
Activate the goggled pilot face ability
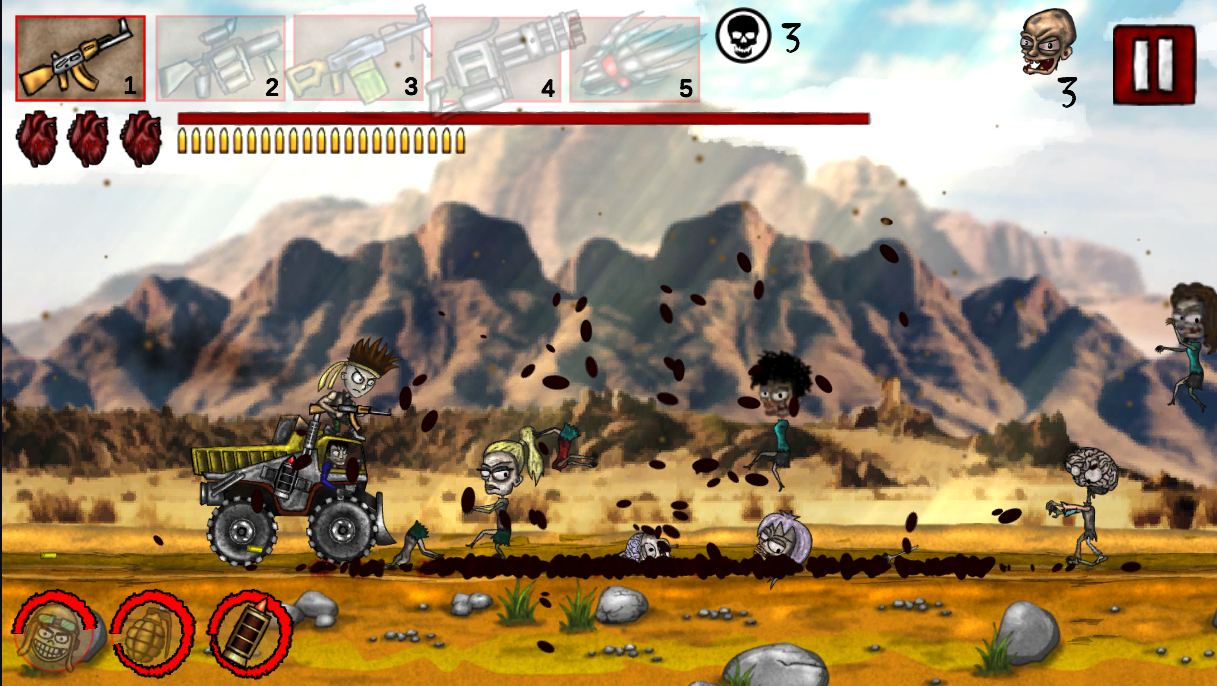(x=54, y=632)
